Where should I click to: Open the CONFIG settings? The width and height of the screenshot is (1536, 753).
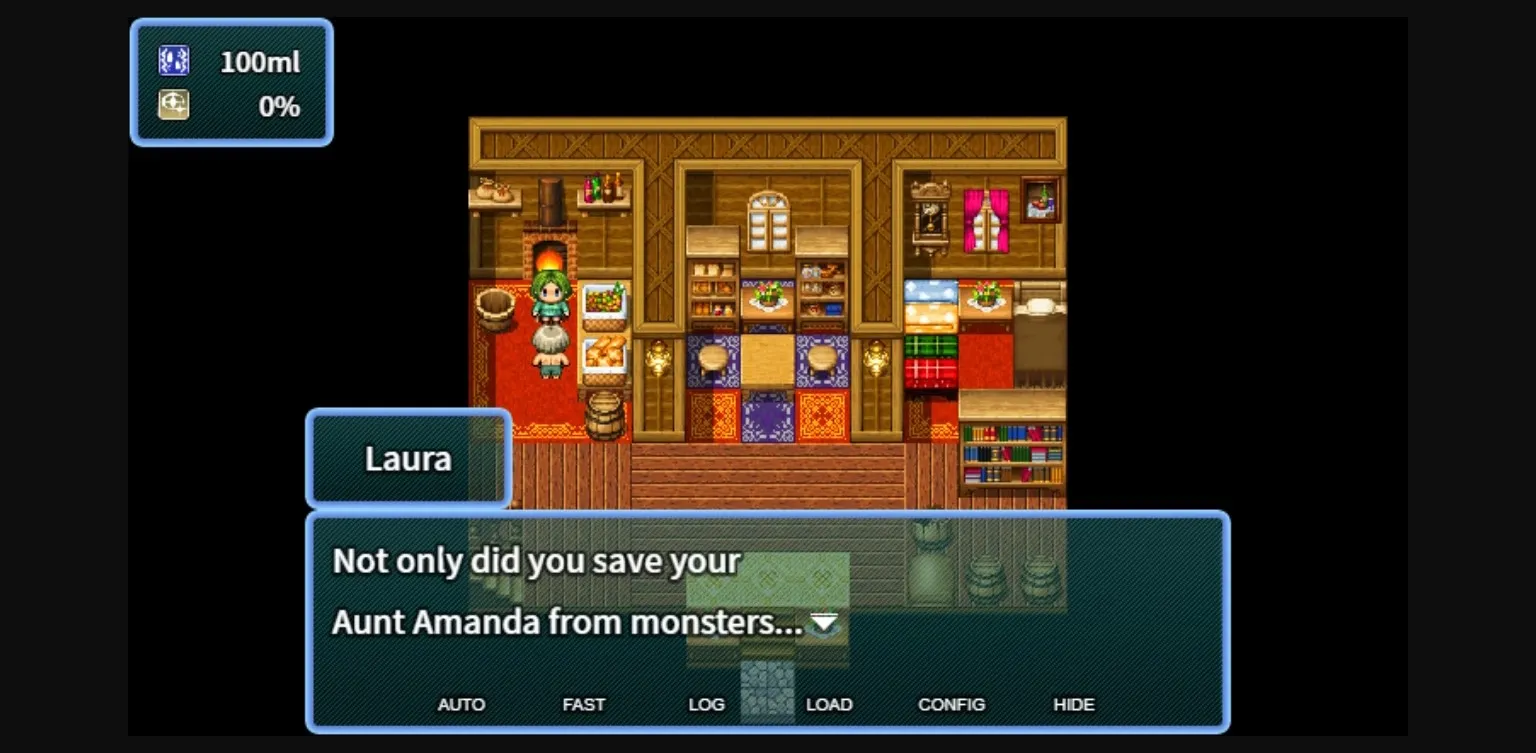click(x=952, y=704)
